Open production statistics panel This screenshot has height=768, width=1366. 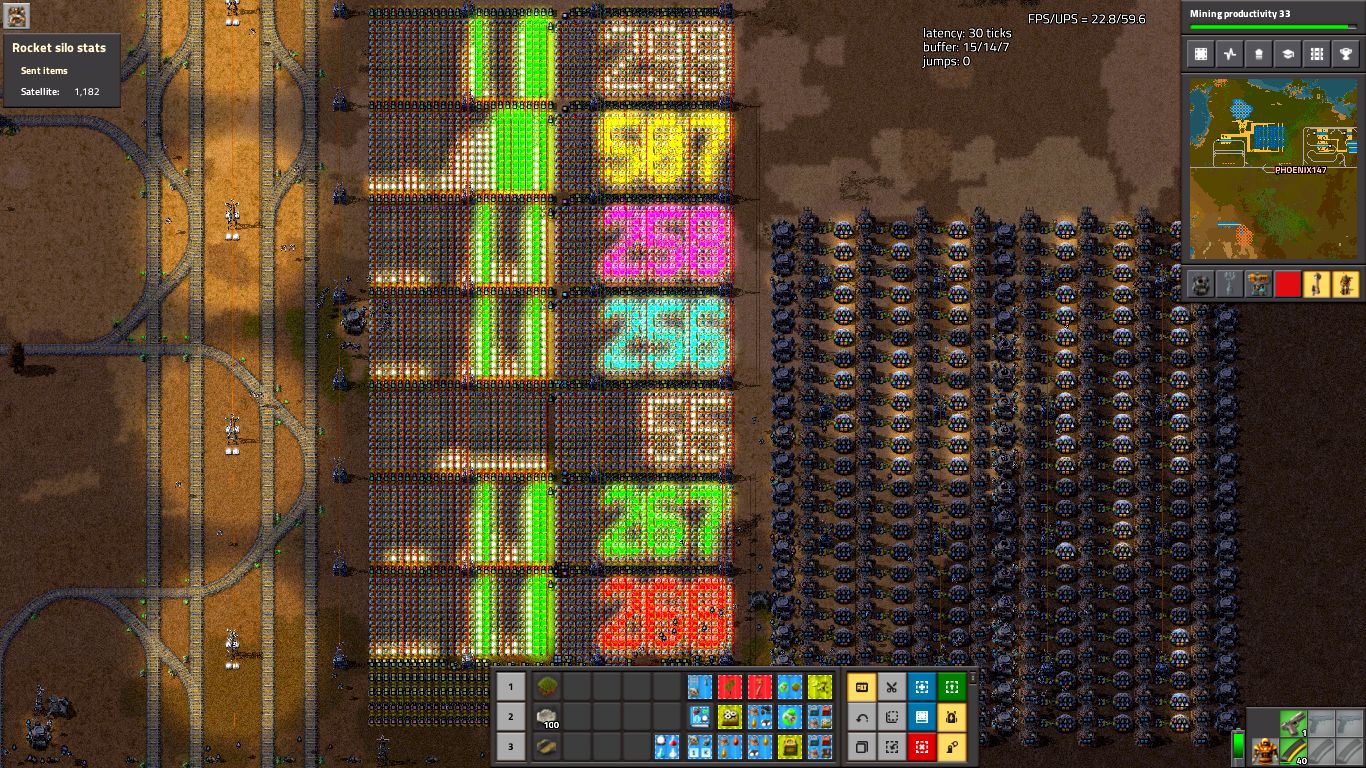click(1230, 54)
